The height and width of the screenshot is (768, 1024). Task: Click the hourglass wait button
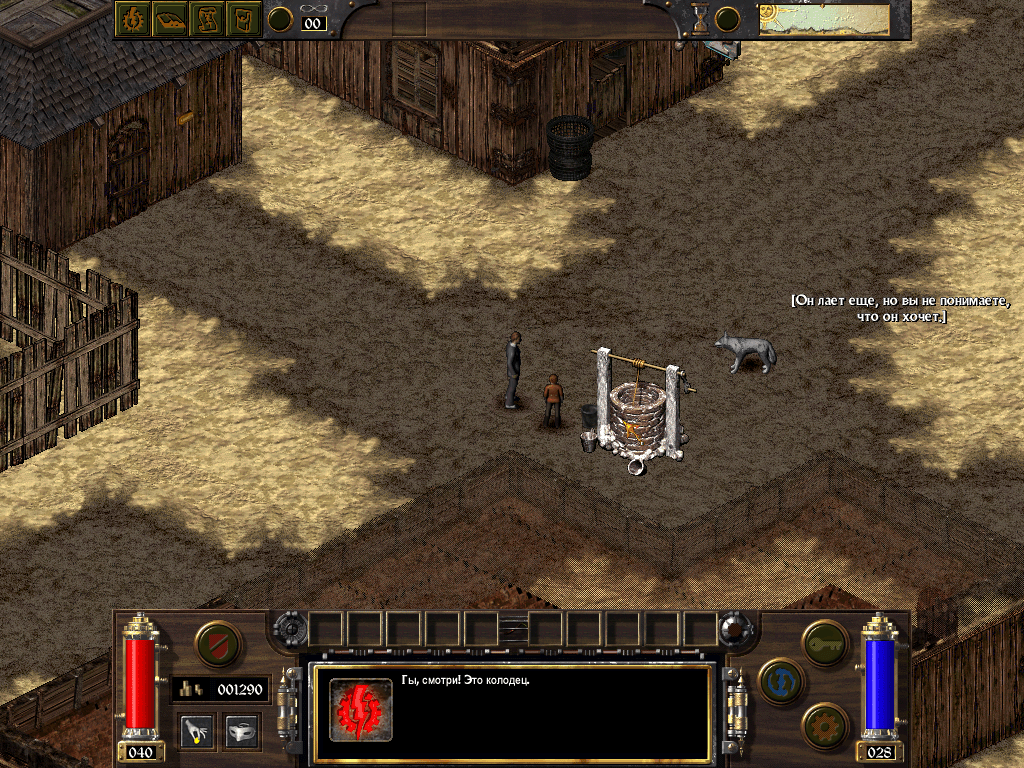point(700,19)
